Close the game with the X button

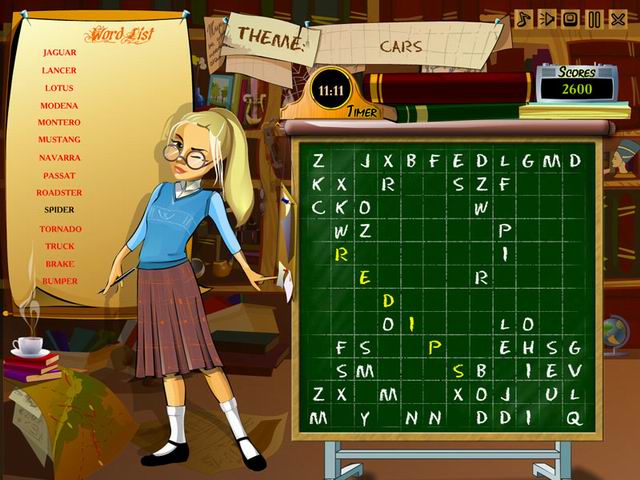tap(618, 19)
